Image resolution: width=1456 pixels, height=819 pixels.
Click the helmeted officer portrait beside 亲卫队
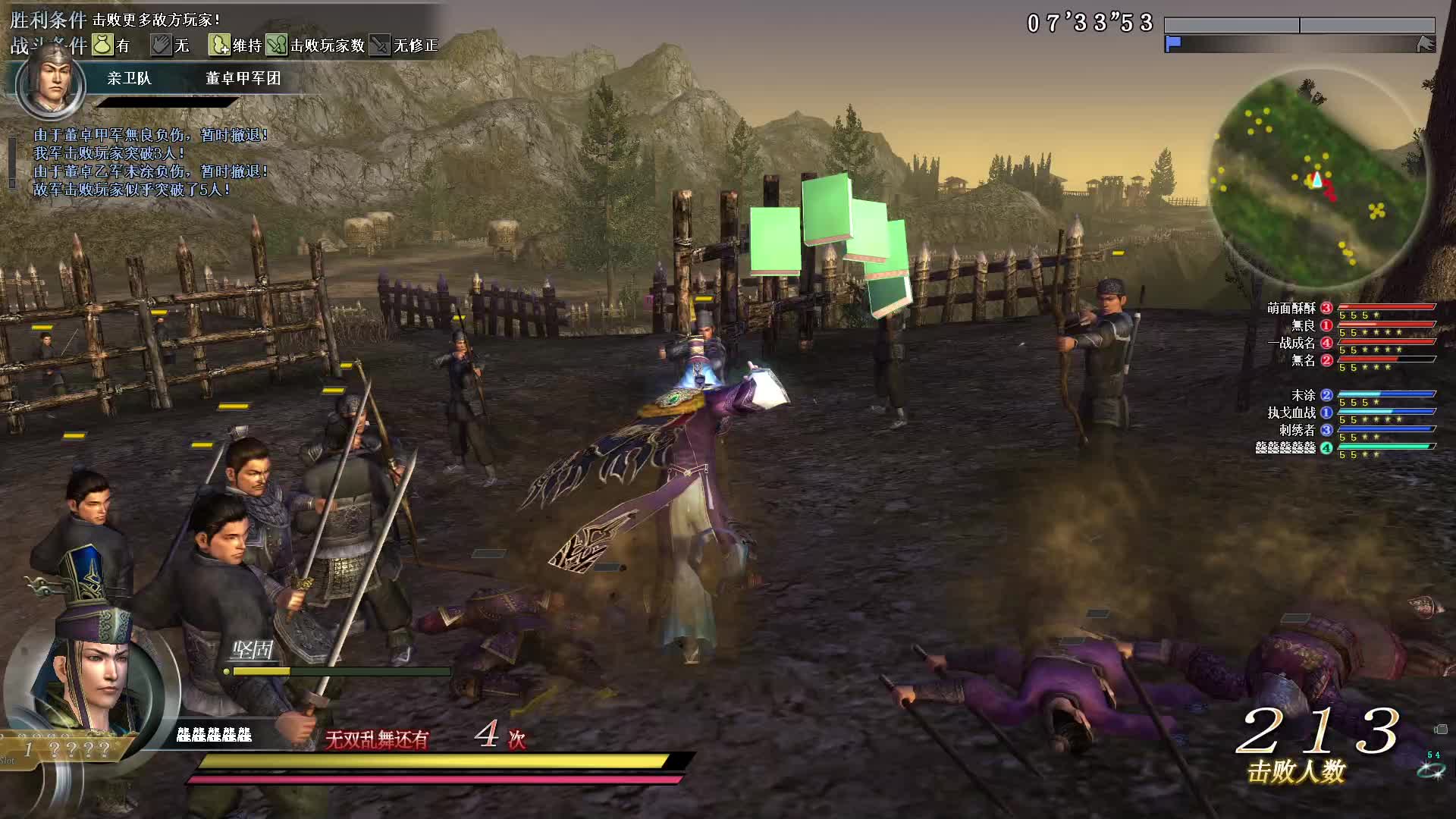(50, 82)
